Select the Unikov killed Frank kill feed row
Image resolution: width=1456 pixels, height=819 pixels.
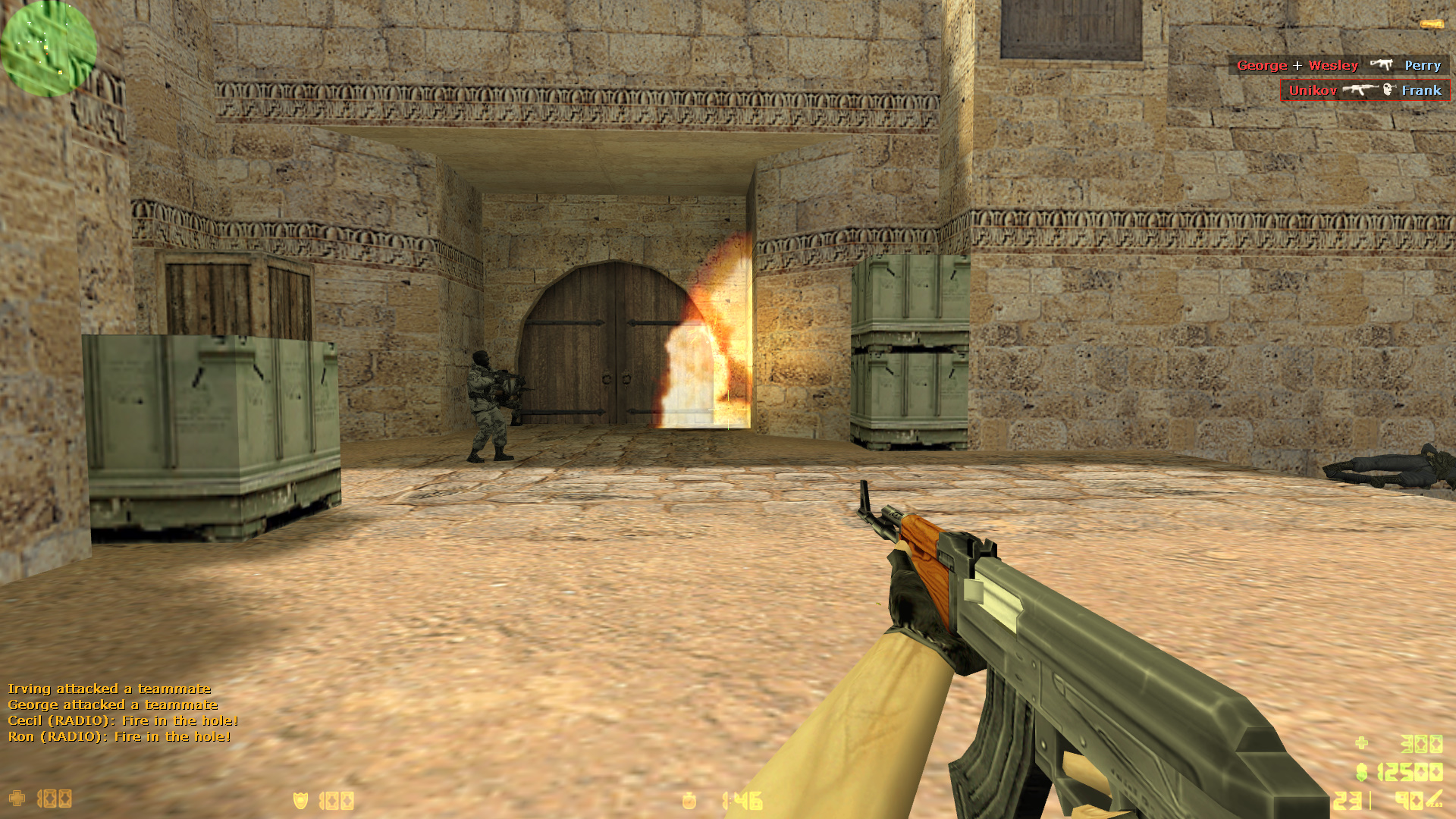coord(1364,90)
